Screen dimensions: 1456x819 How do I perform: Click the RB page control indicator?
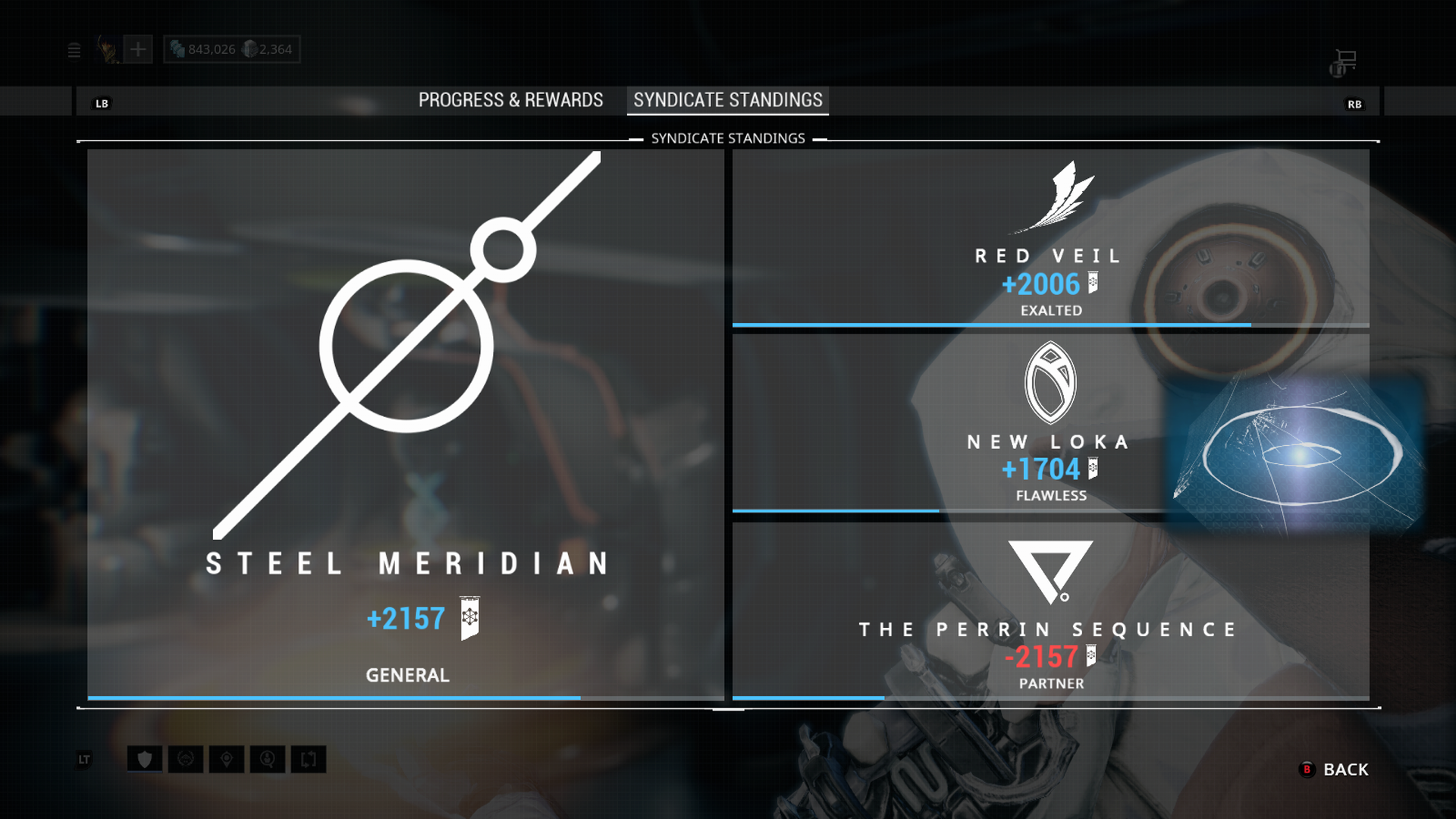click(1356, 104)
